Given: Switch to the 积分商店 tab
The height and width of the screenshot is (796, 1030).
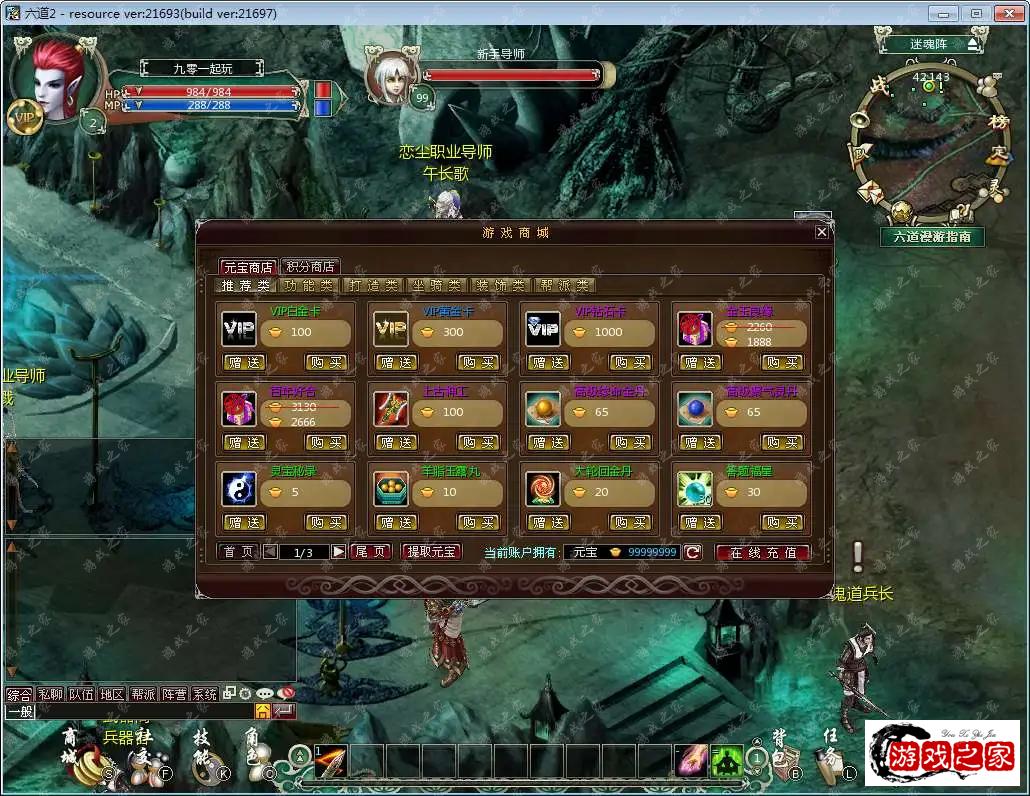Looking at the screenshot, I should click(310, 267).
